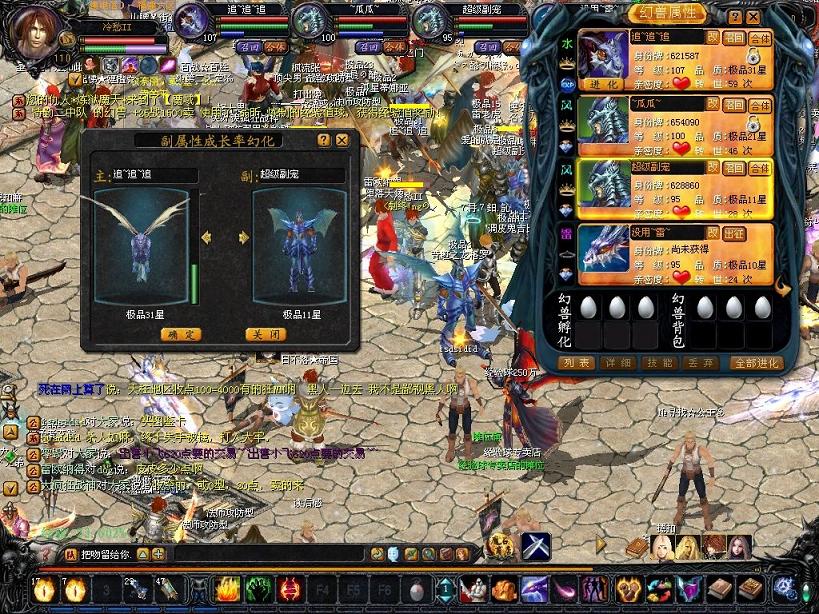
Task: Activate the flame skill on the hotbar
Action: (228, 589)
